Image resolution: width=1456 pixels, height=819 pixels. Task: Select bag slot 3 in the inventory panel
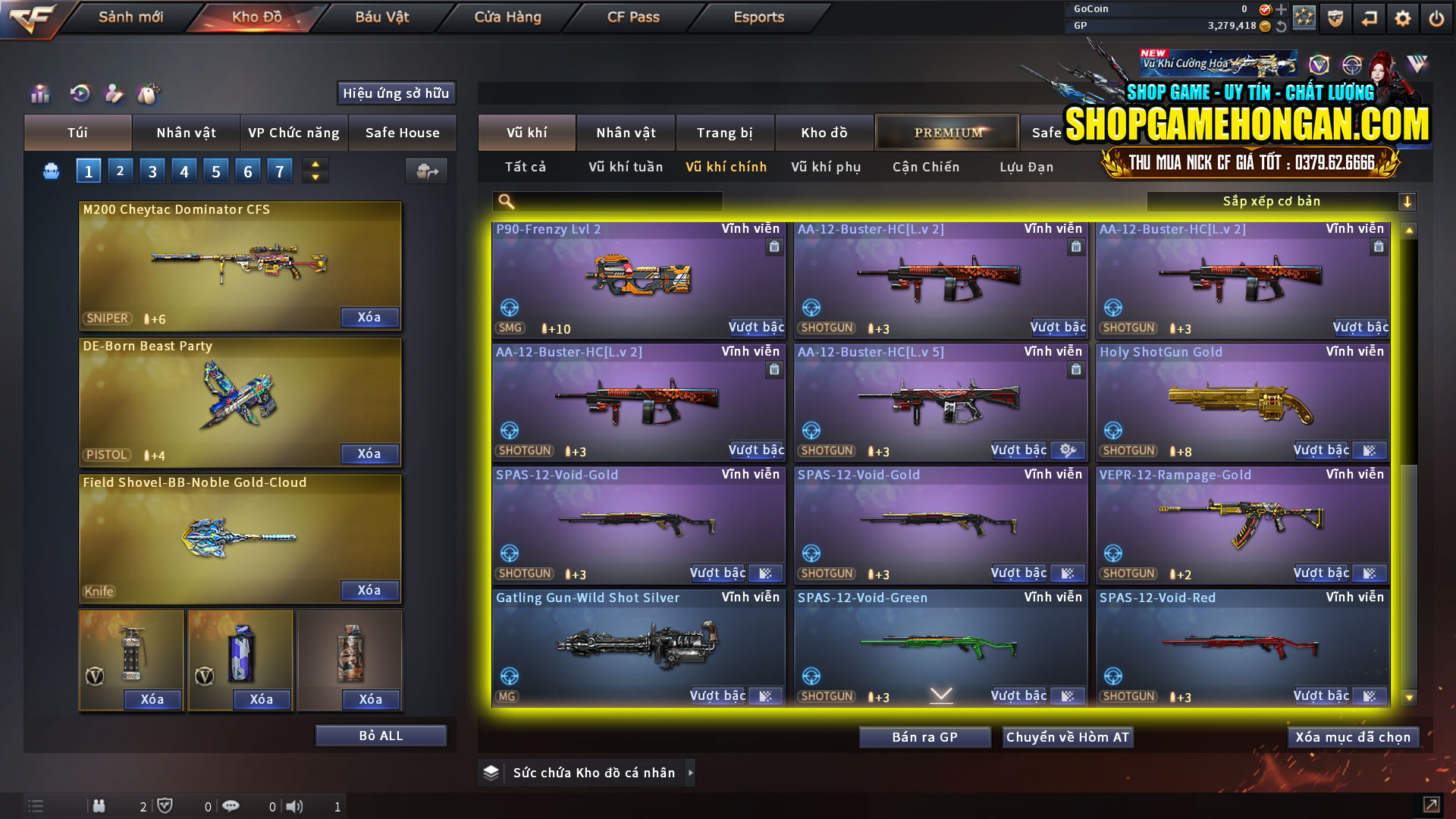152,171
